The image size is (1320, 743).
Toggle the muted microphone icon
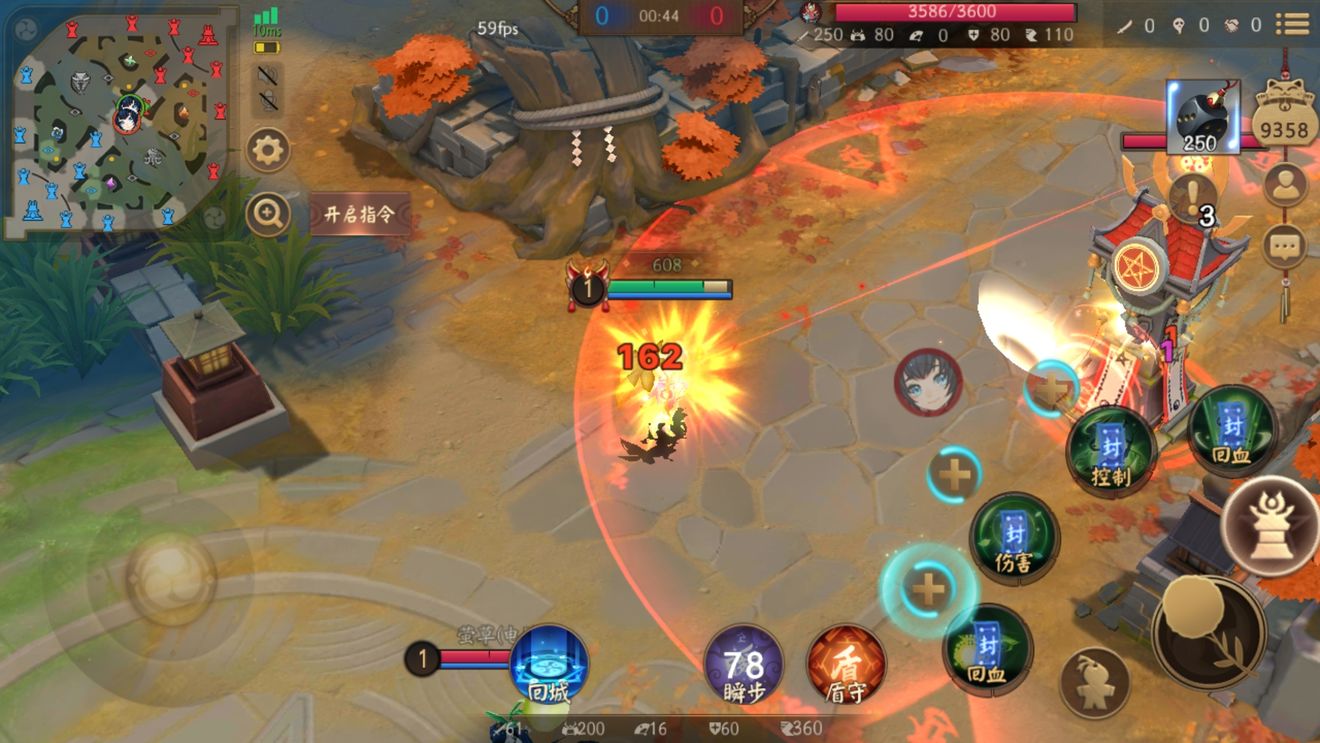tap(268, 100)
